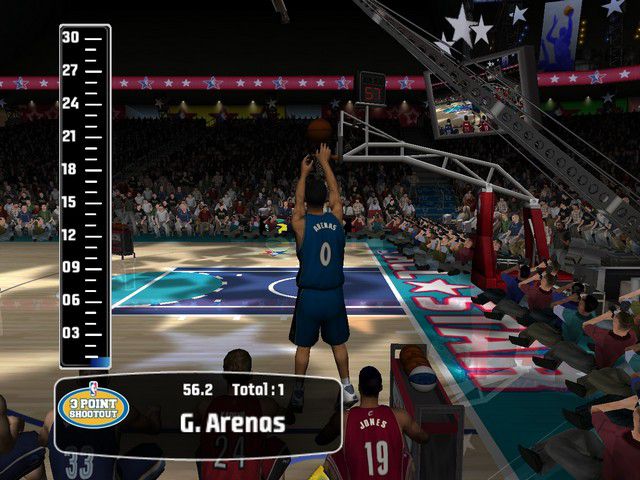Select the G. Arenos player name banner
Image resolution: width=640 pixels, height=480 pixels.
[232, 423]
